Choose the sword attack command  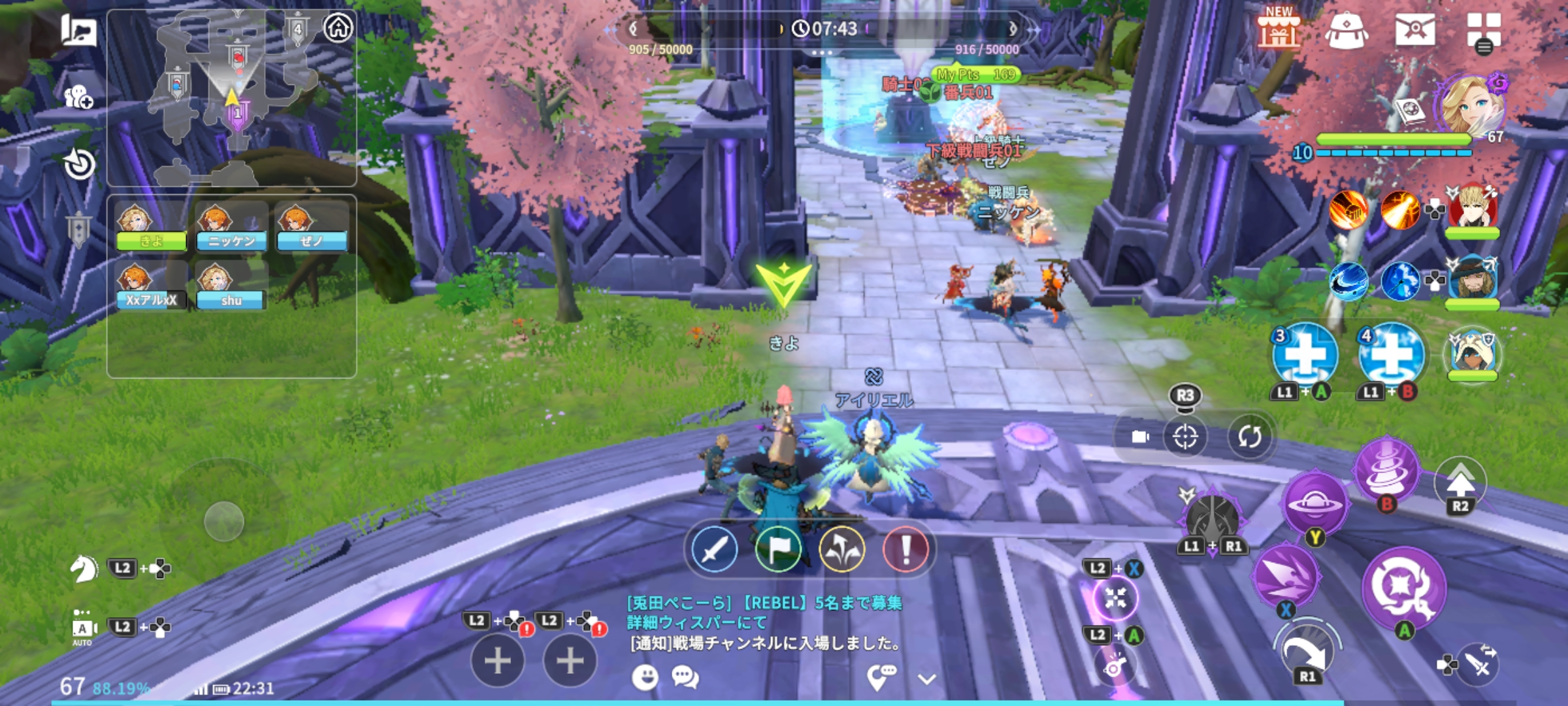[x=715, y=549]
